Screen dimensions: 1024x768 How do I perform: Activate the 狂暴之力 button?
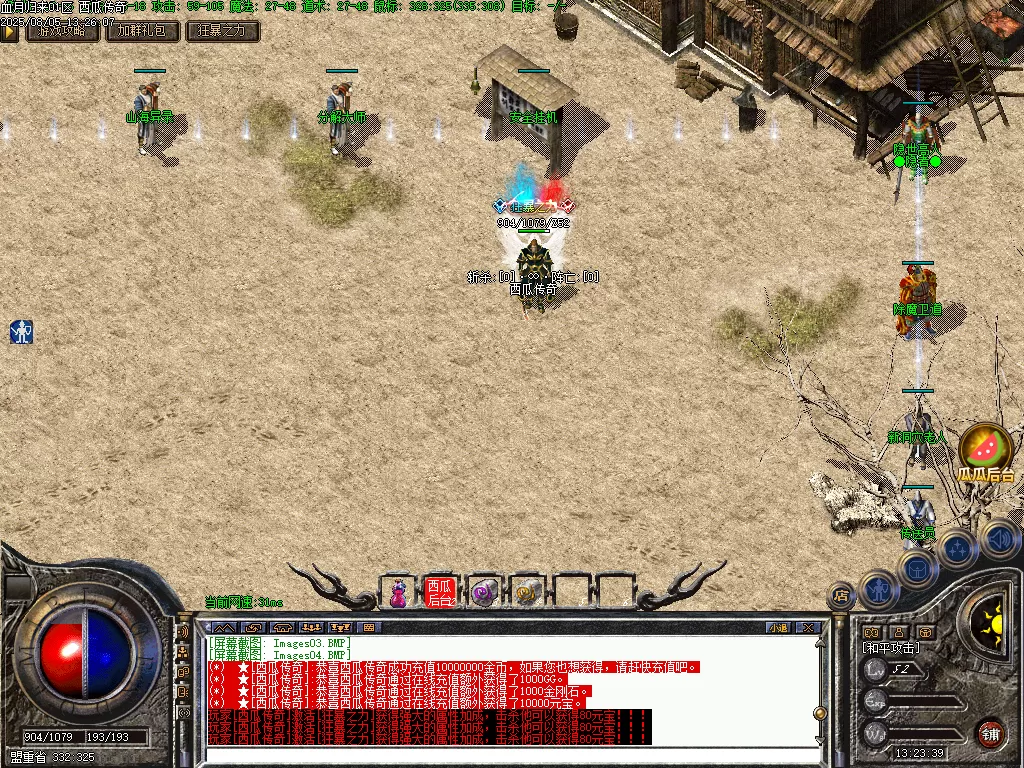223,31
